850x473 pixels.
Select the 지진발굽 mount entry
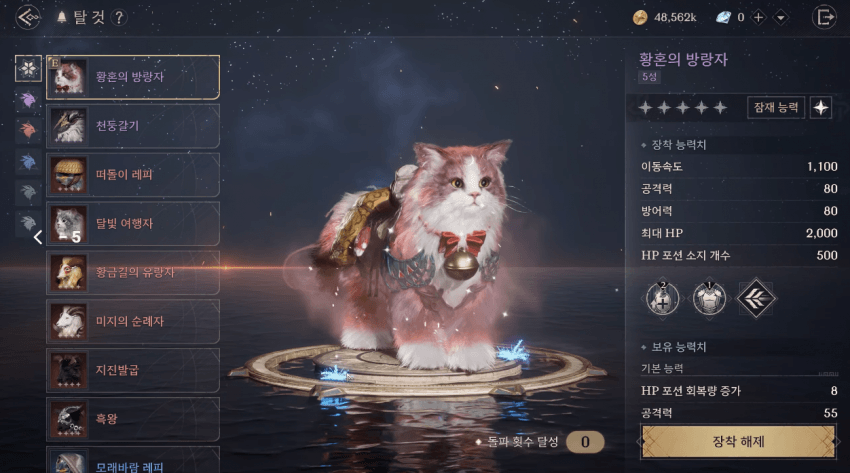(133, 370)
